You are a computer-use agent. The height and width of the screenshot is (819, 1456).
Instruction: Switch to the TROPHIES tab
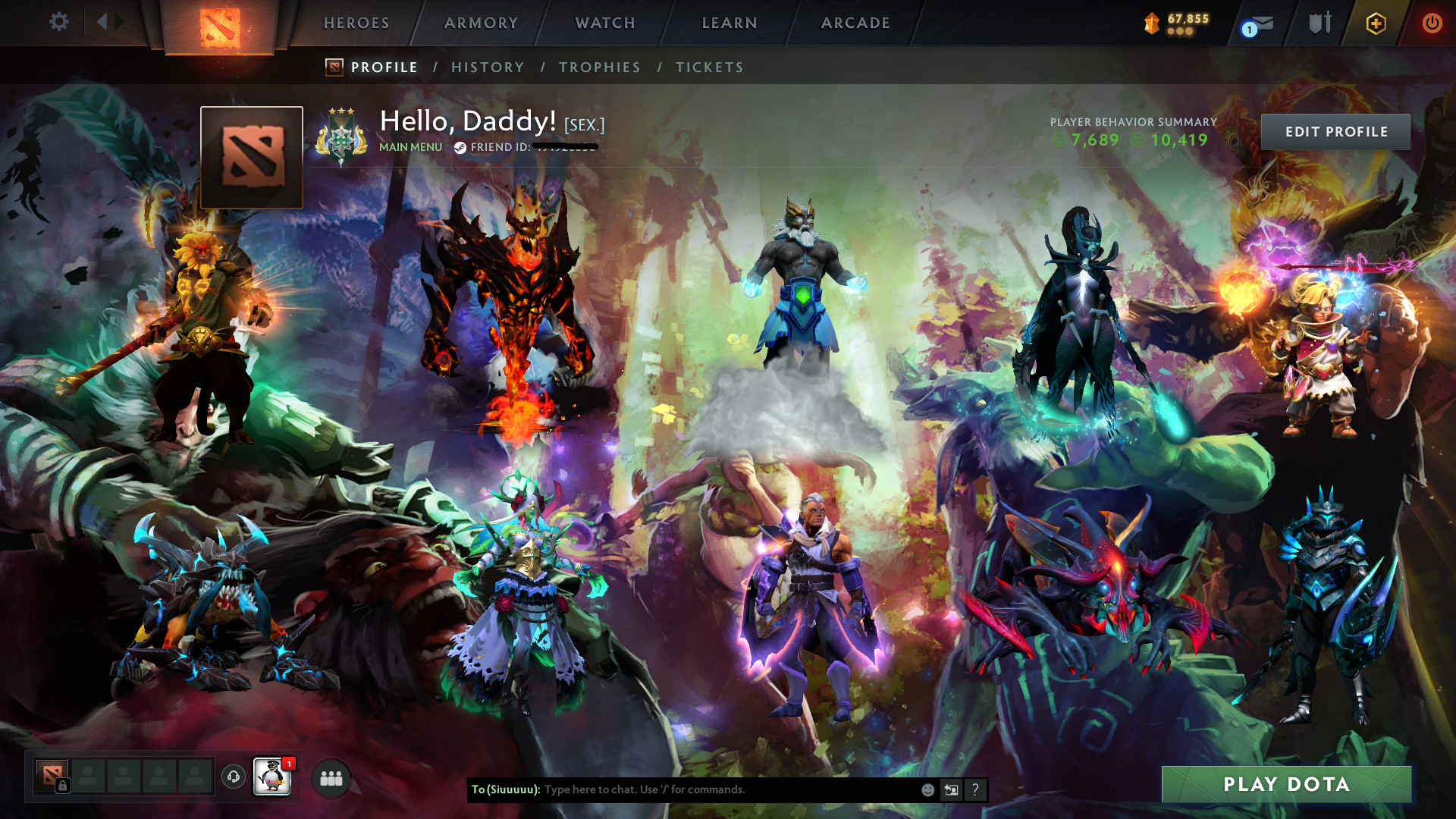pyautogui.click(x=599, y=67)
